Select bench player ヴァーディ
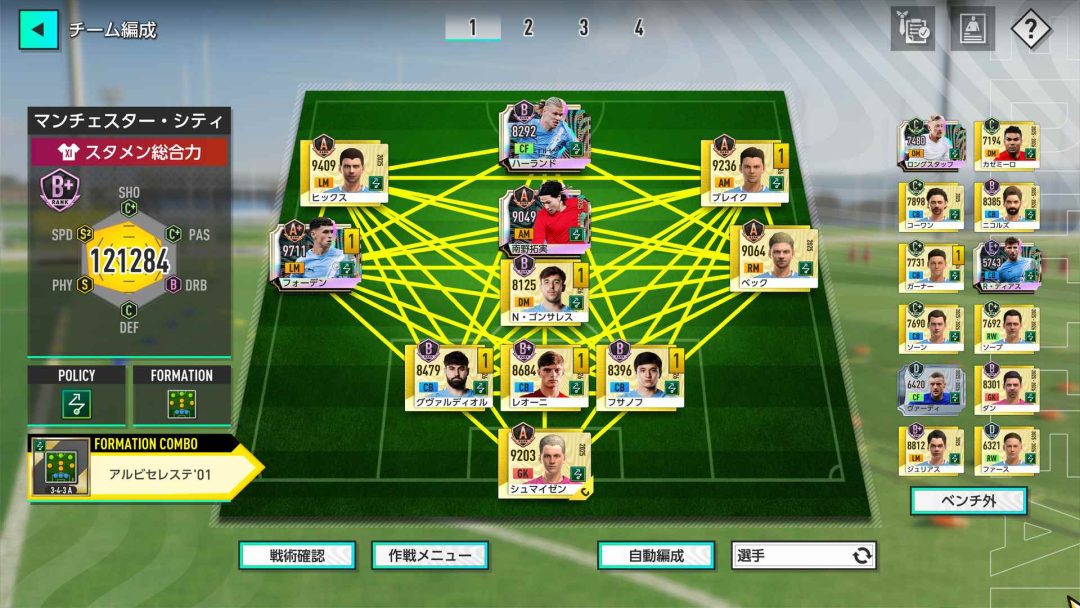This screenshot has width=1080, height=608. (x=931, y=390)
